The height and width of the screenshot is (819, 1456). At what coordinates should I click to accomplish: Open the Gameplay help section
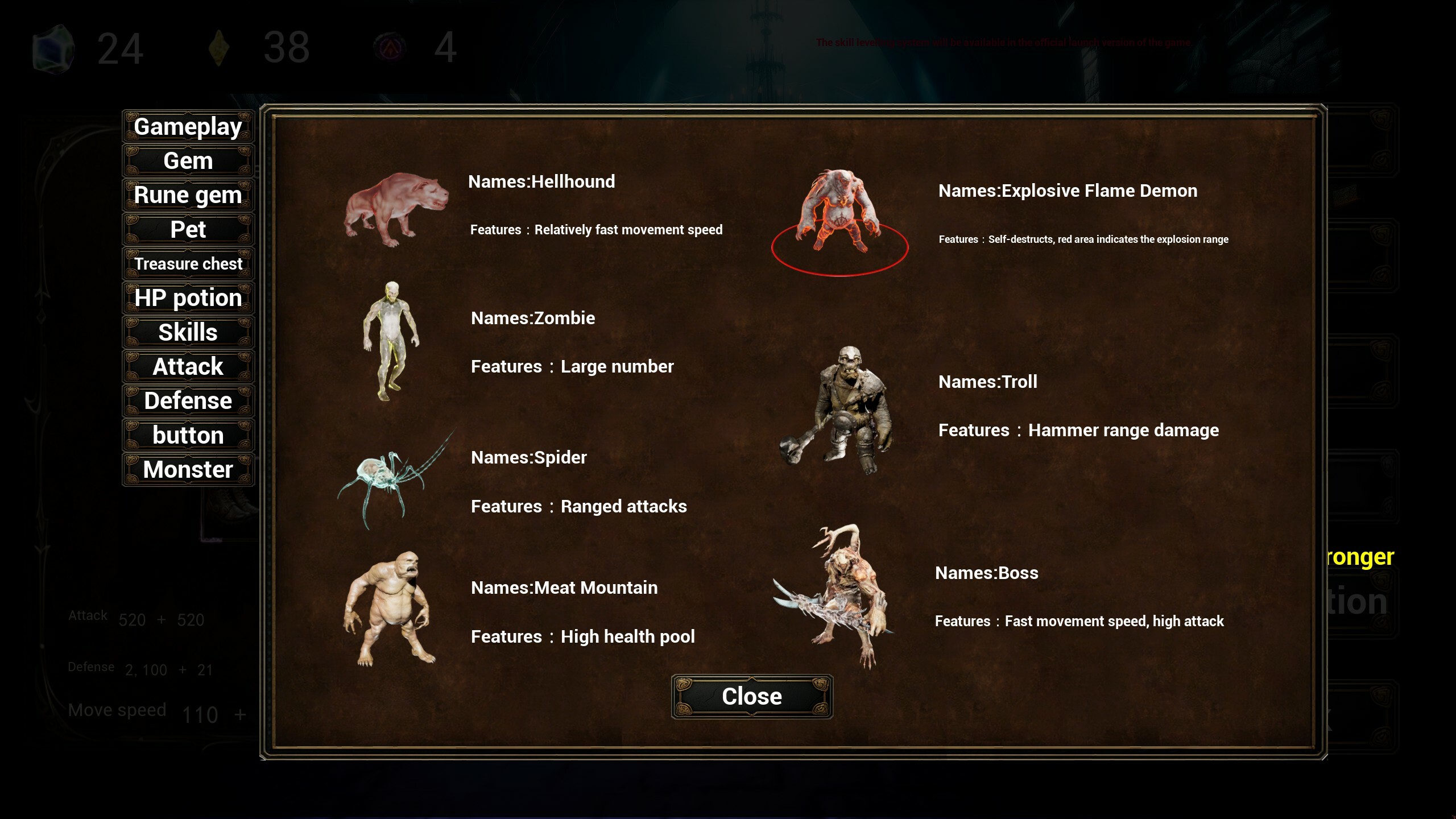(188, 126)
